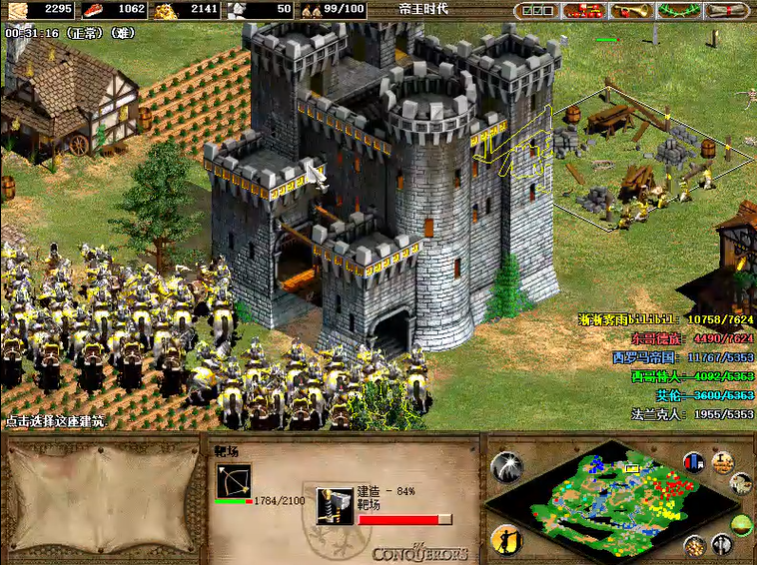The width and height of the screenshot is (757, 565).
Task: Open the chat horn button
Action: point(631,11)
